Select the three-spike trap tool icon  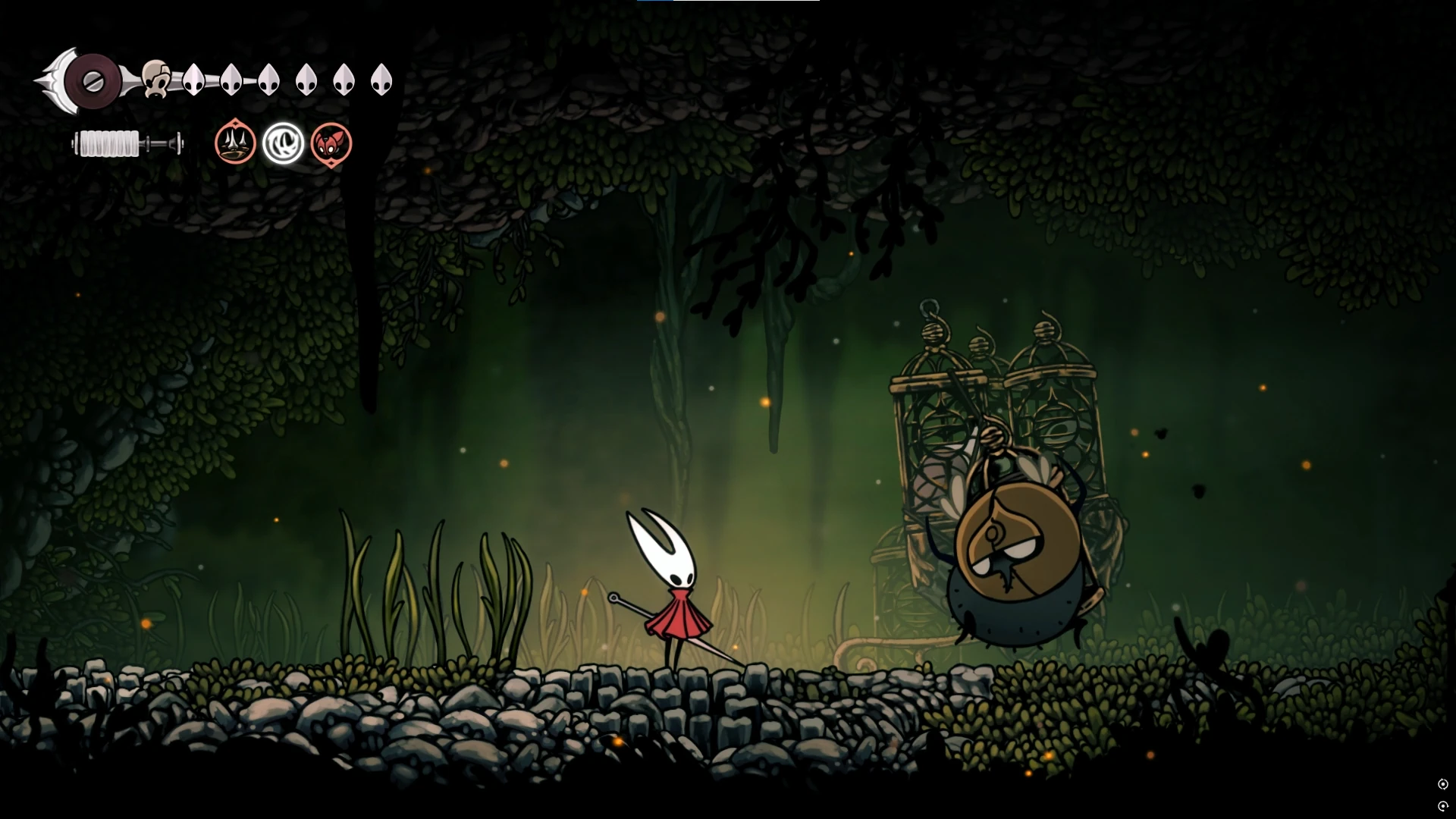point(235,143)
